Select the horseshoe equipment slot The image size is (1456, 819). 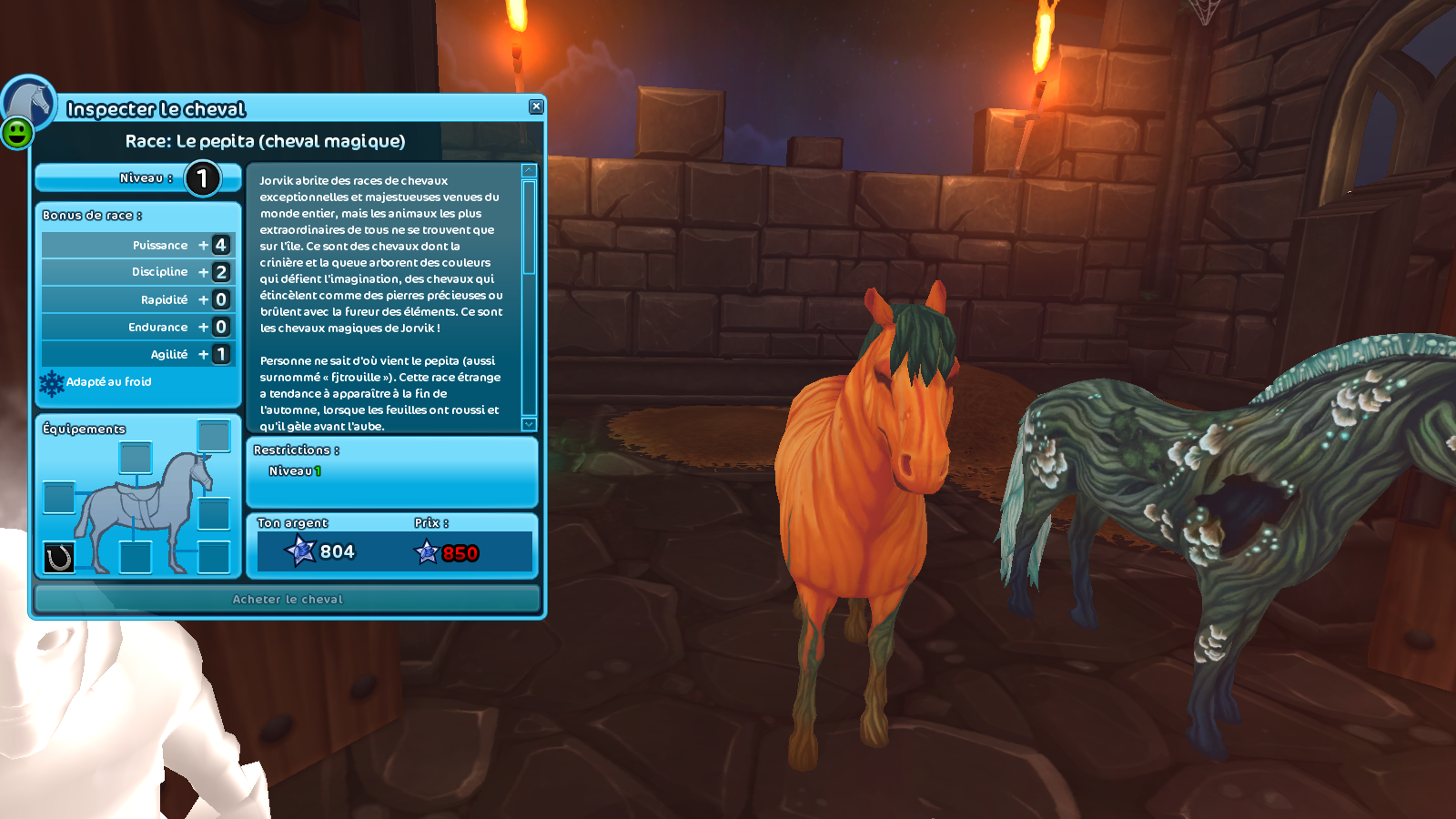point(59,557)
